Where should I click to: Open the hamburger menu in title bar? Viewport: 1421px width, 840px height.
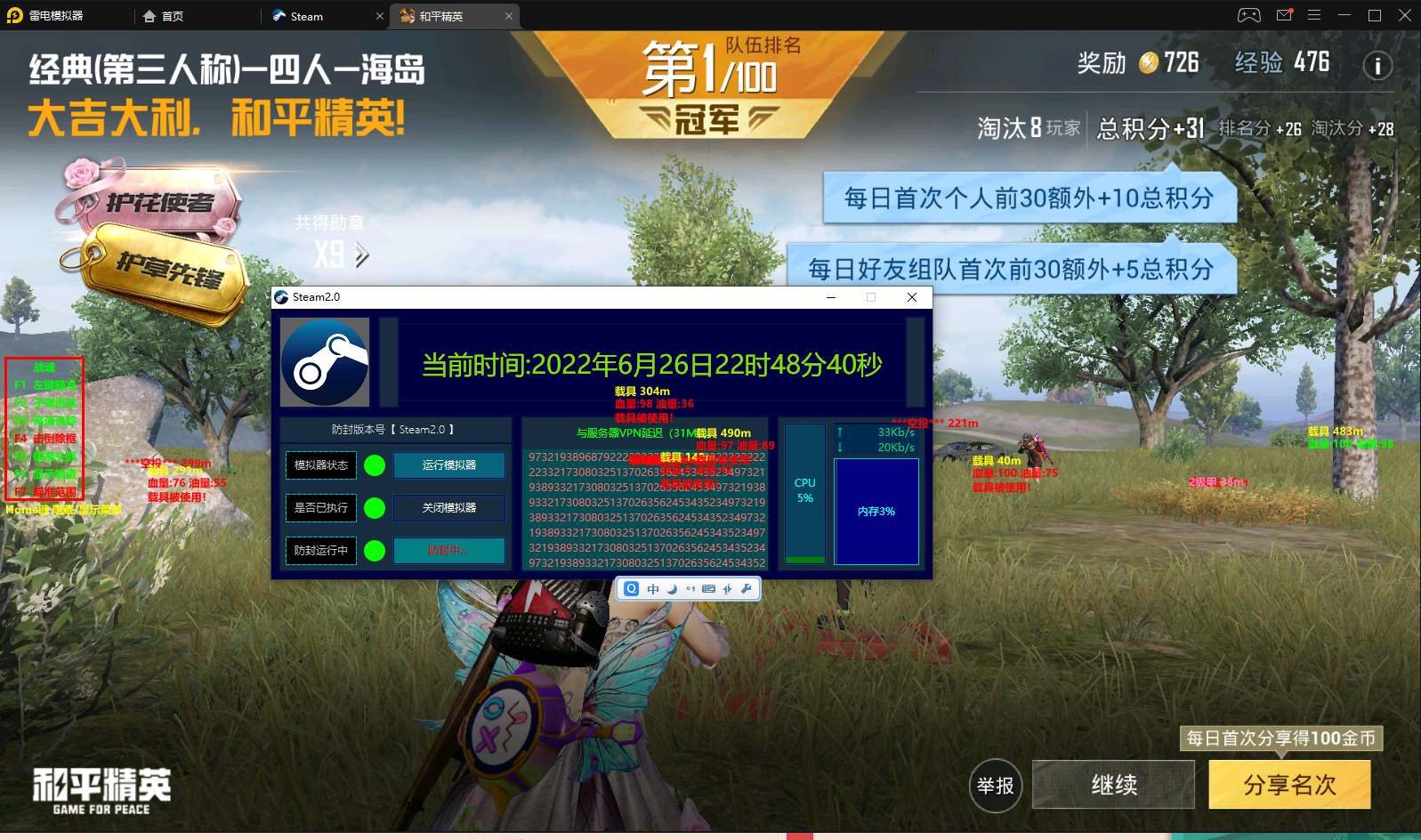(1314, 15)
